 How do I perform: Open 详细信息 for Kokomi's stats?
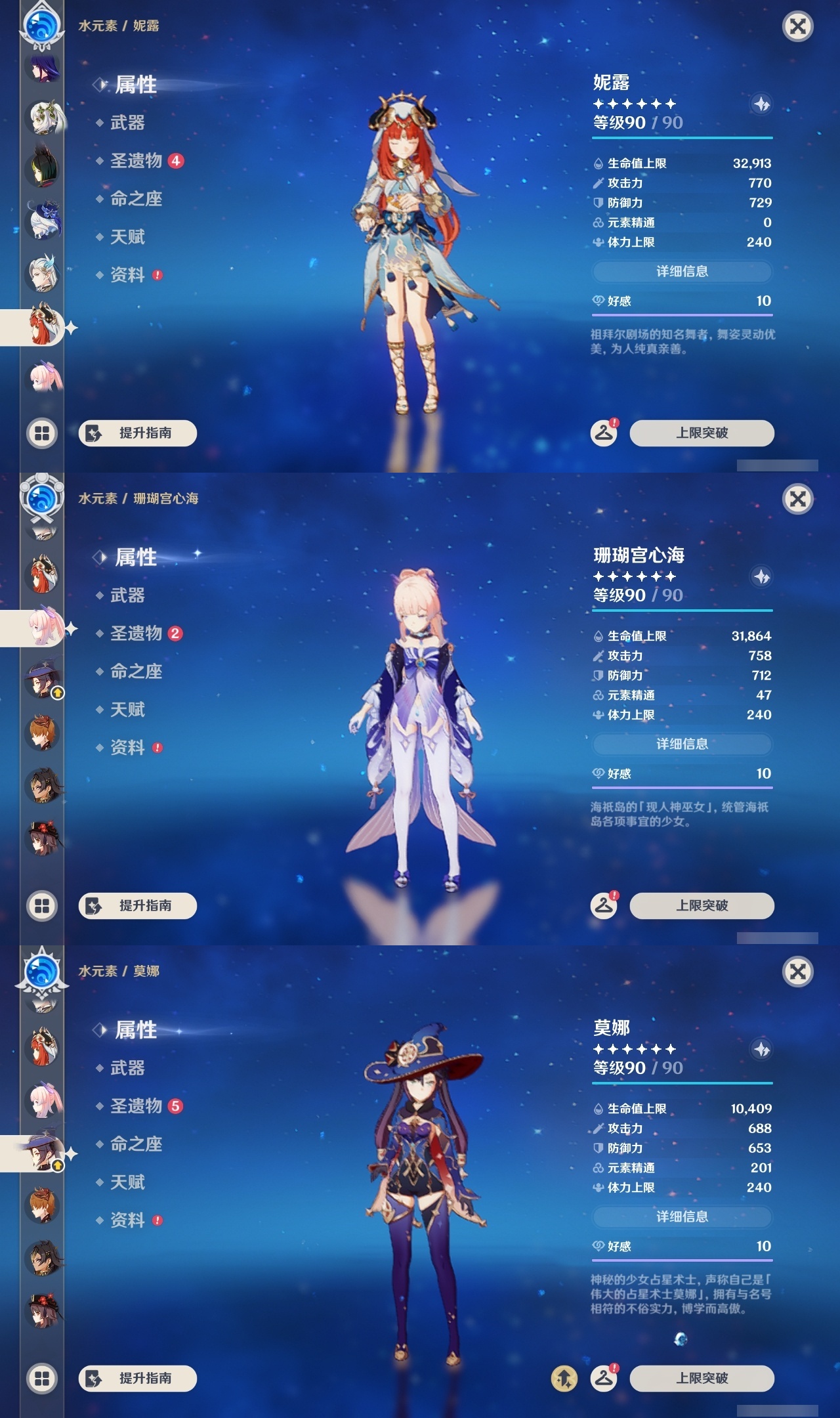tap(682, 744)
